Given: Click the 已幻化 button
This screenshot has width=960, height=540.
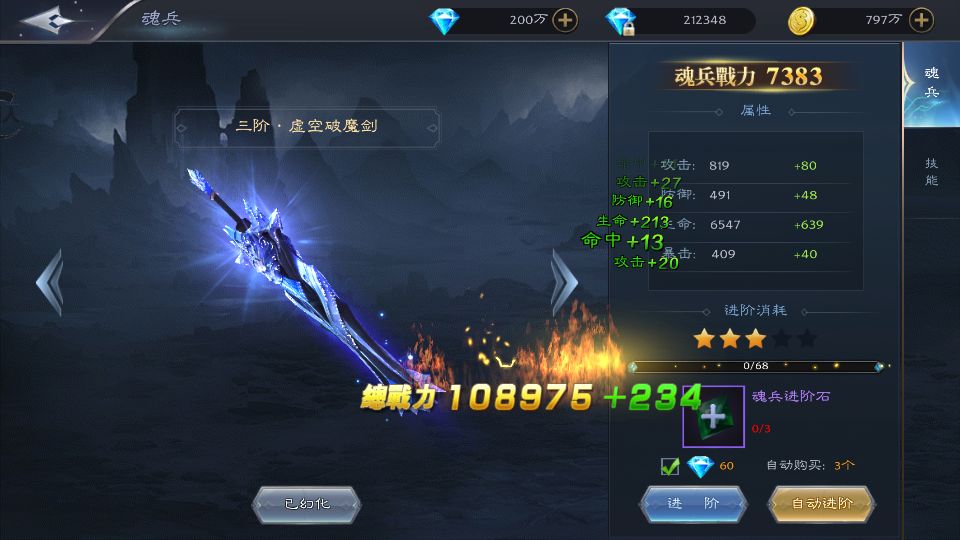Looking at the screenshot, I should click(x=305, y=504).
